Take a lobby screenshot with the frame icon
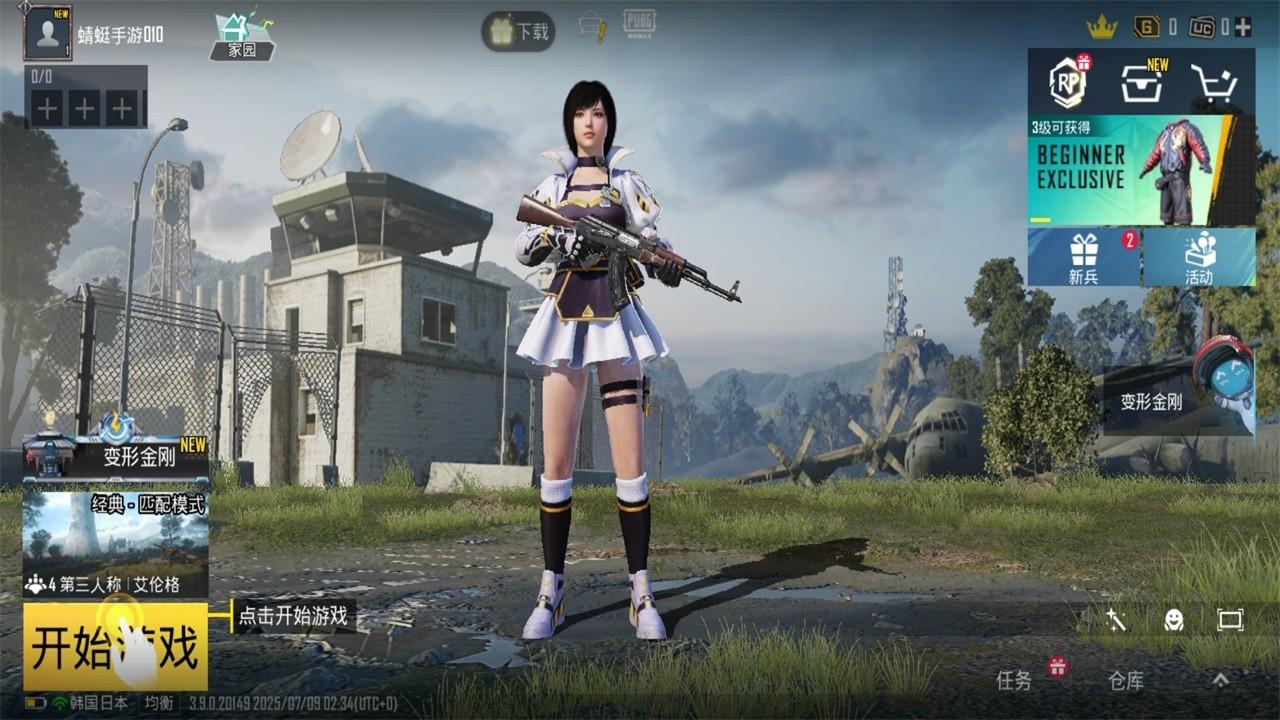This screenshot has width=1280, height=720. pos(1232,620)
